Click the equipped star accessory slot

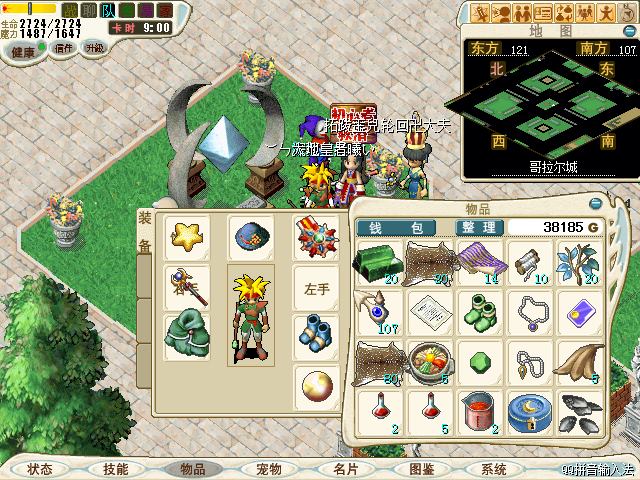[186, 237]
